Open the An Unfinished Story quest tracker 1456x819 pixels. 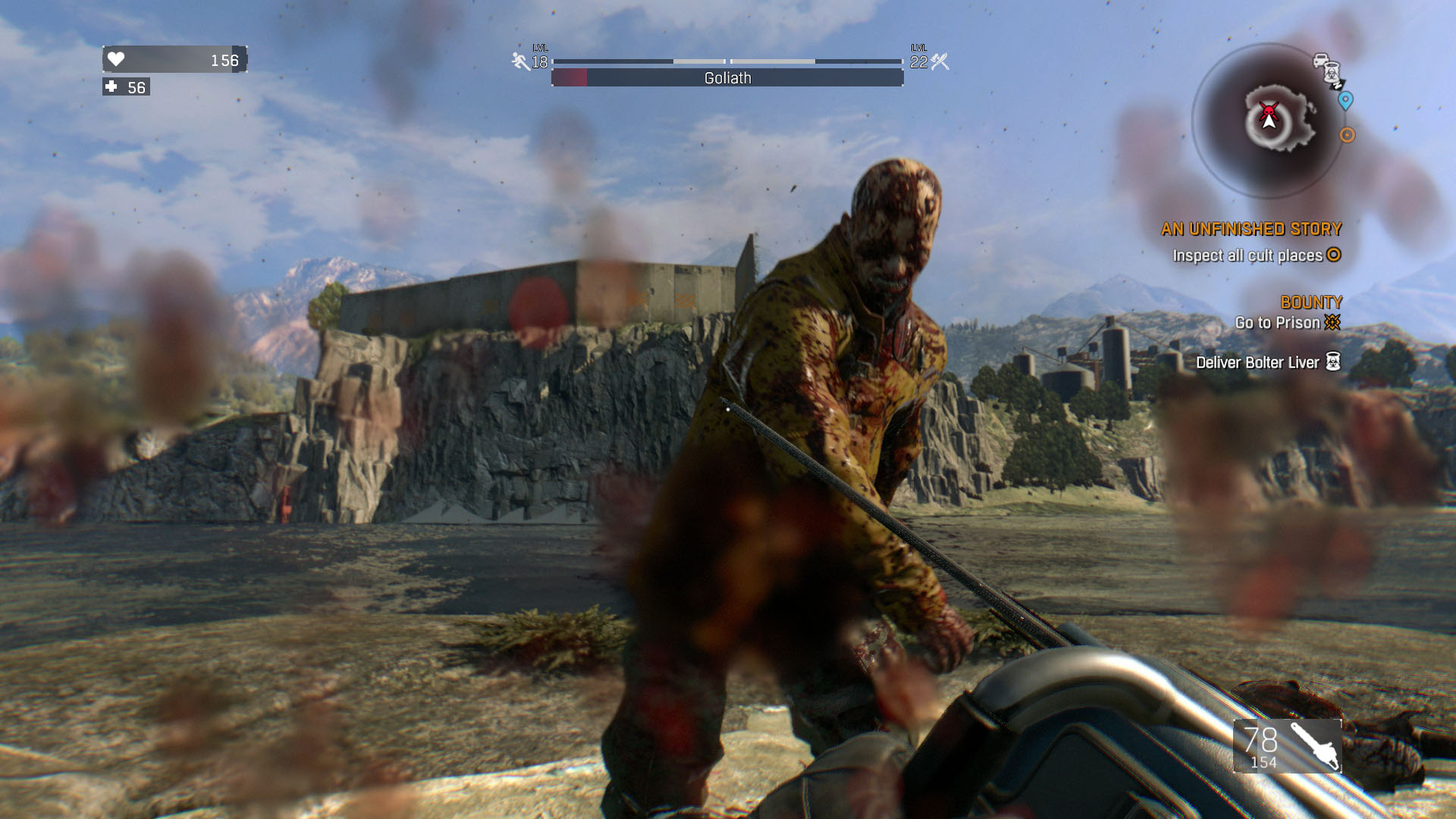pos(1250,229)
